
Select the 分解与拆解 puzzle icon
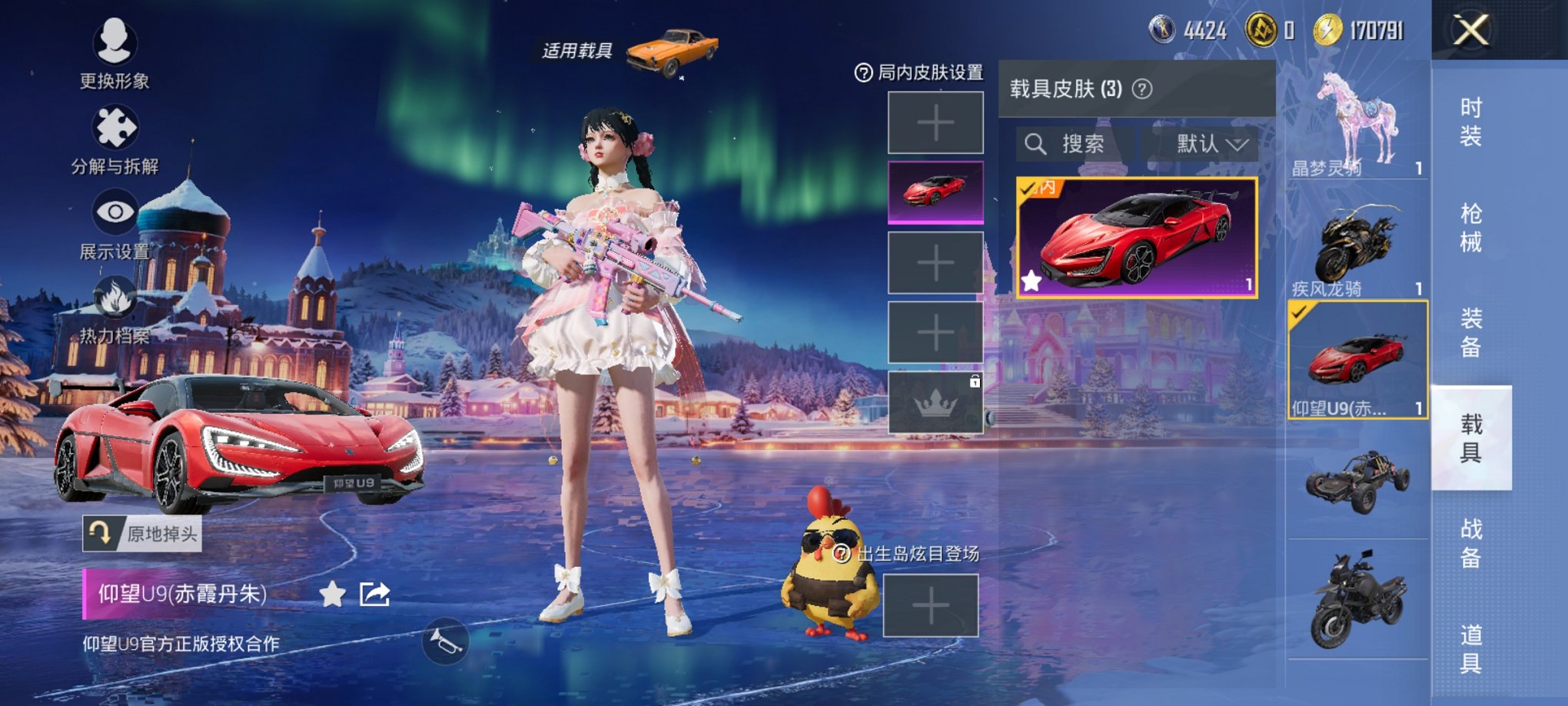114,125
